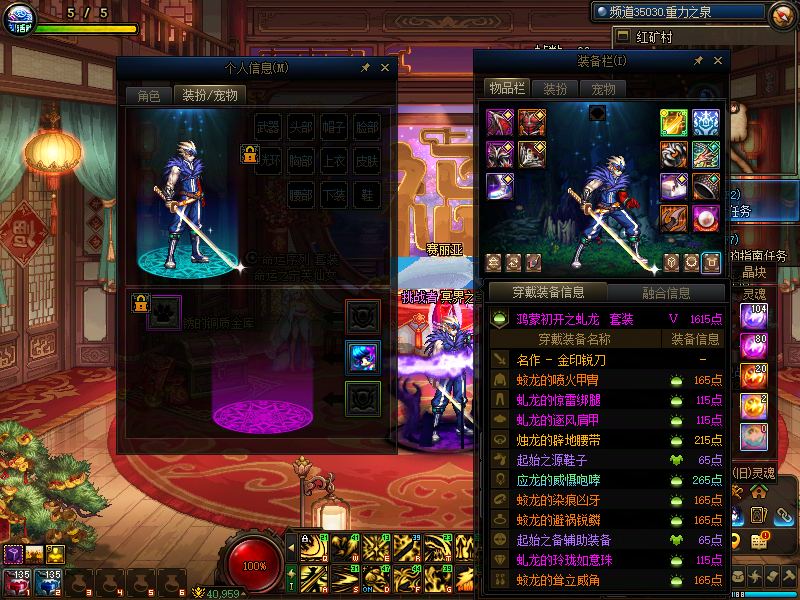Screen dimensions: 800x600
Task: Switch to the 装扮 tab in equipment window
Action: [x=555, y=89]
